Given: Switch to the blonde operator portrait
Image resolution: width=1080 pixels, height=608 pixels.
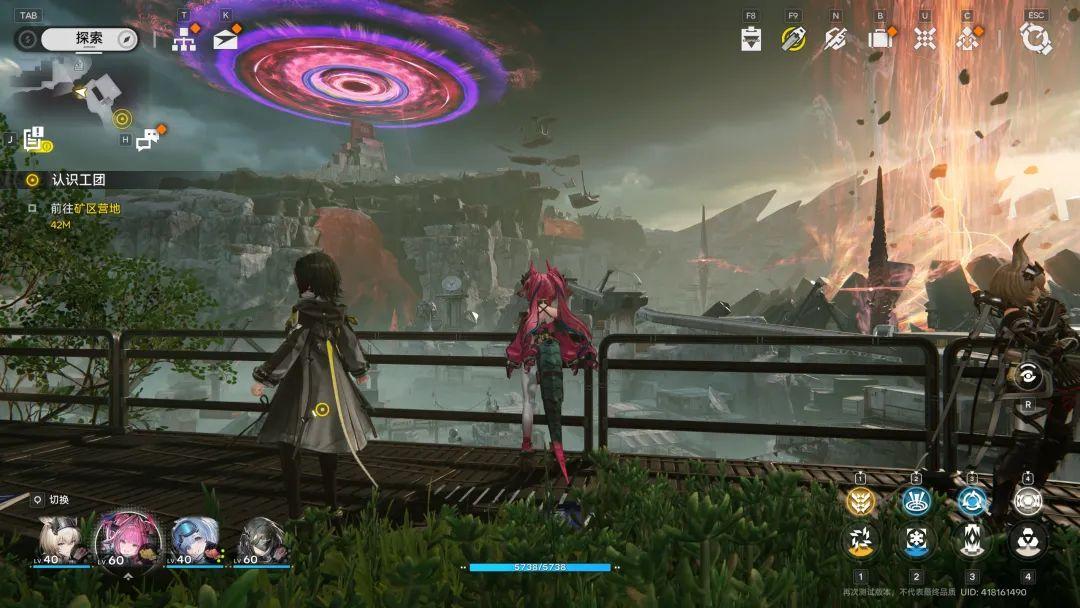Looking at the screenshot, I should (x=62, y=540).
